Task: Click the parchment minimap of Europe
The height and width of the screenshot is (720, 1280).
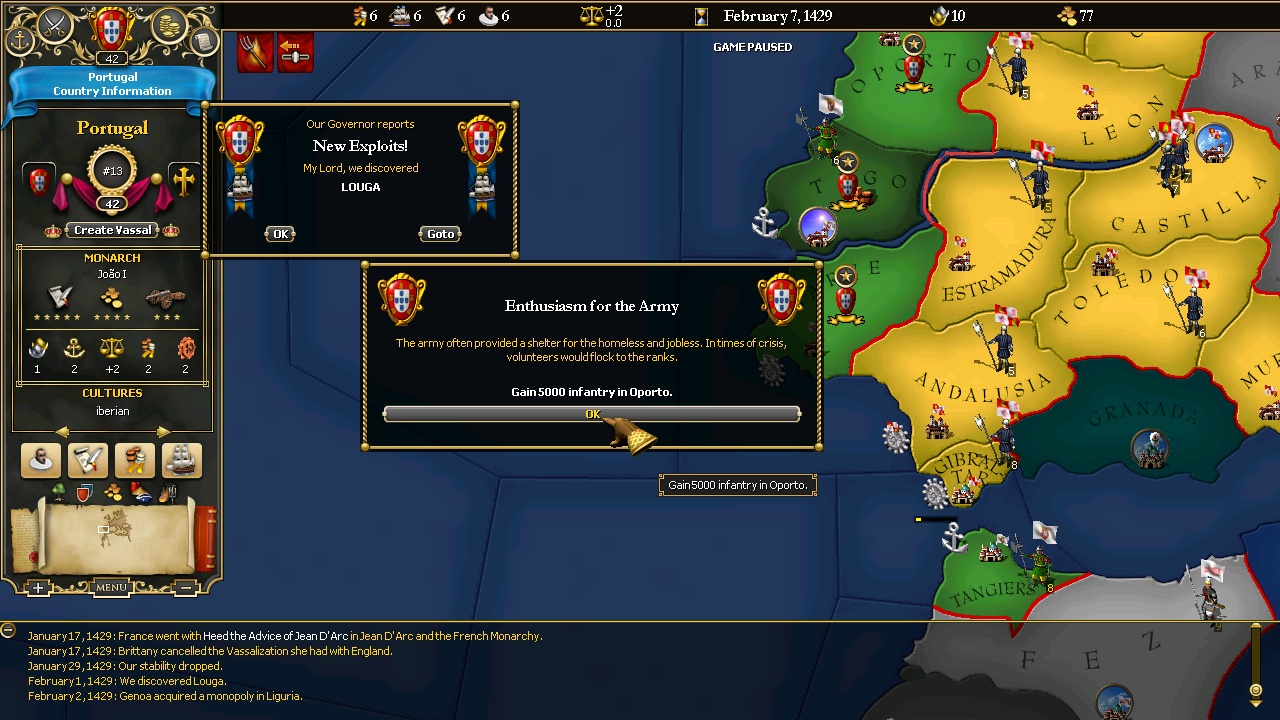Action: pyautogui.click(x=110, y=530)
